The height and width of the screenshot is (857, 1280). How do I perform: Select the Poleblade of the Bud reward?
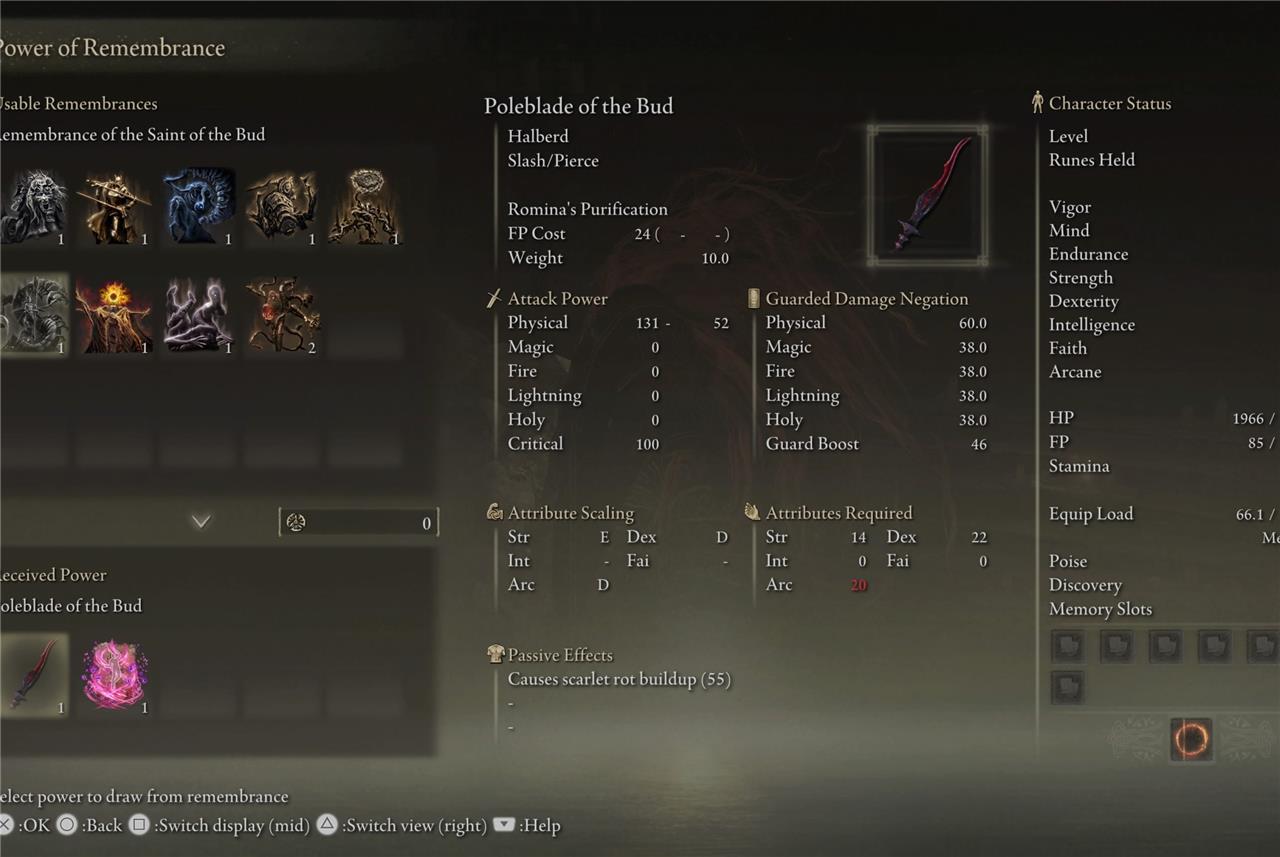tap(33, 674)
